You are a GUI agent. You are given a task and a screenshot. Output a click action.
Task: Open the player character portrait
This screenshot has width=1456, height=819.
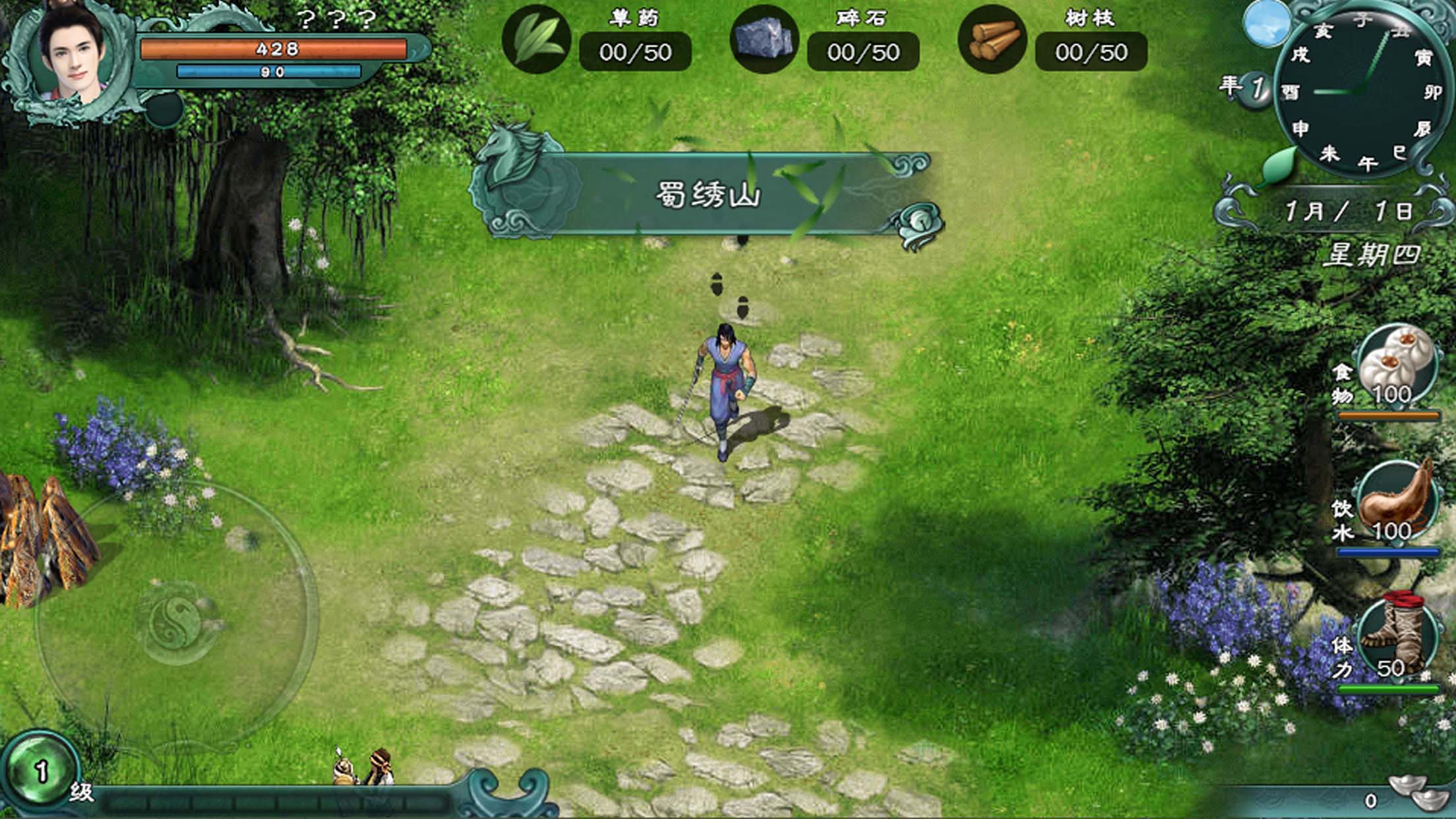coord(71,58)
